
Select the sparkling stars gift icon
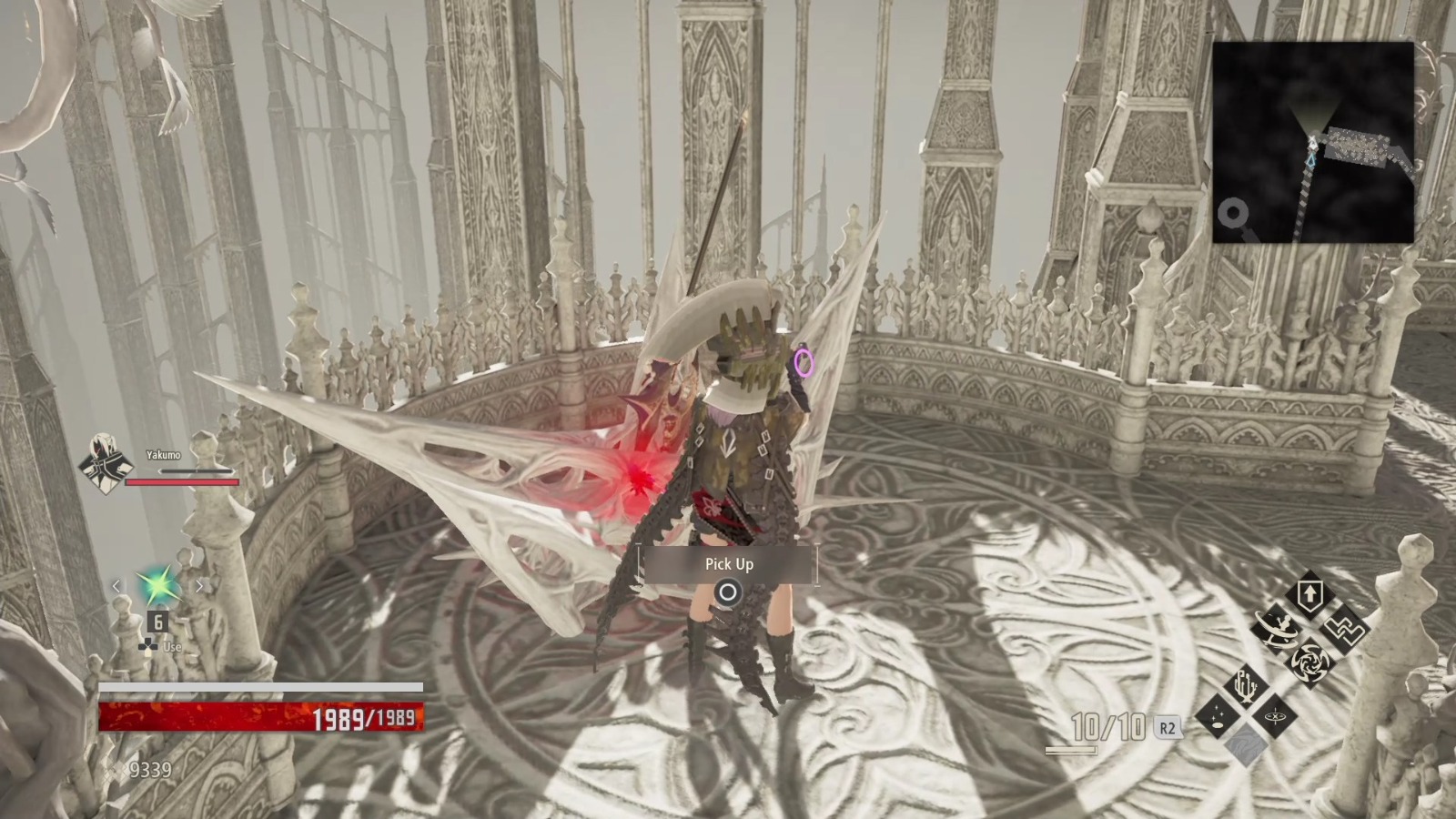coord(1217,715)
